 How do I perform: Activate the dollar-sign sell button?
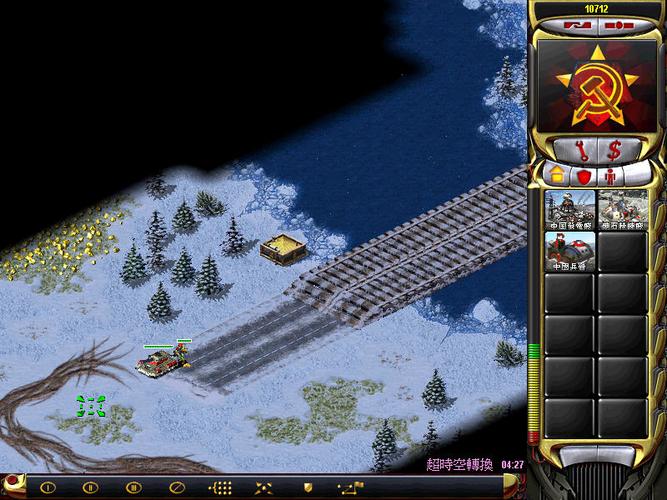point(614,150)
